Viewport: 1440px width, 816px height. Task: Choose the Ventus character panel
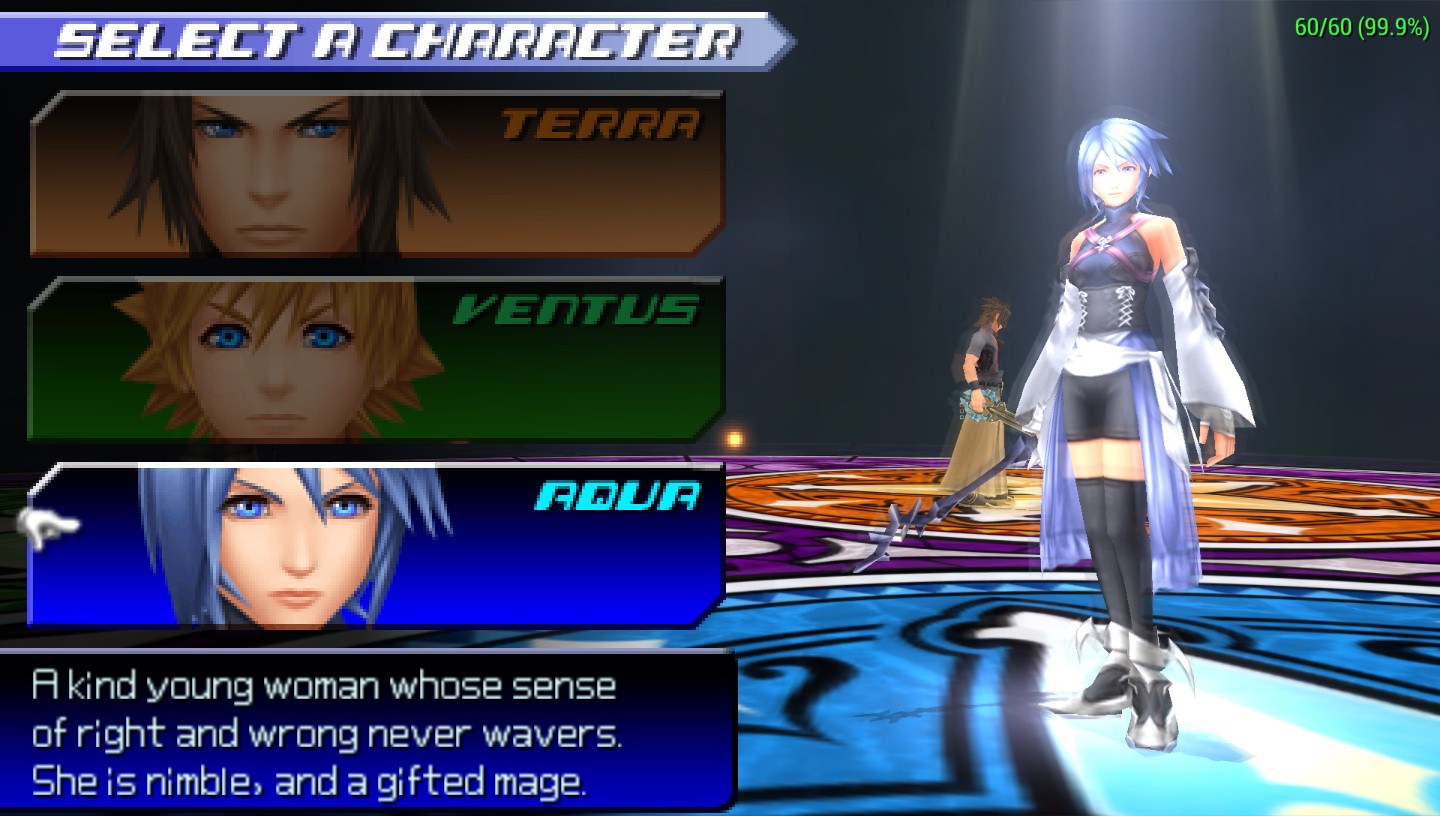(377, 360)
